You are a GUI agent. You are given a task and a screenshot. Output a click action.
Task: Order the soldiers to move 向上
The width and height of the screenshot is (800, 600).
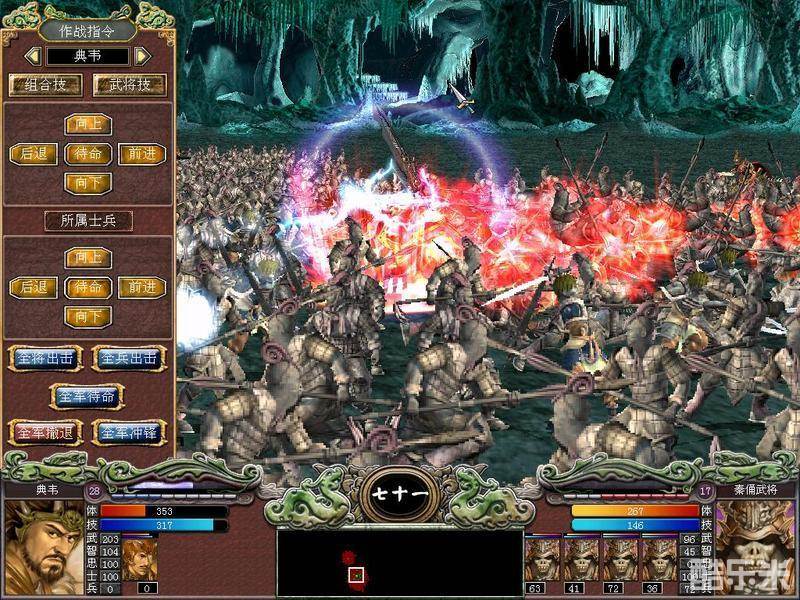tap(88, 258)
